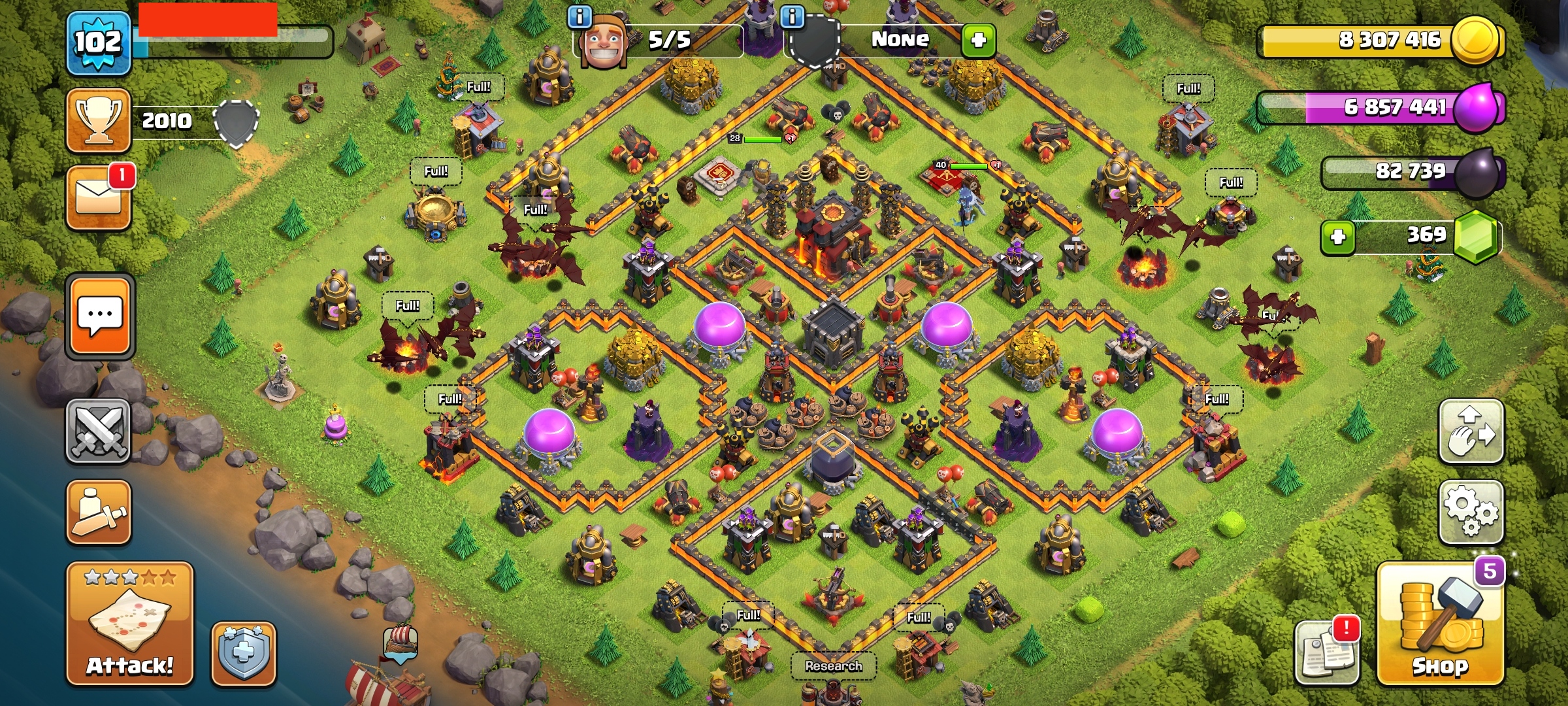This screenshot has width=1568, height=706.
Task: Open the settings gears button
Action: [x=1471, y=512]
